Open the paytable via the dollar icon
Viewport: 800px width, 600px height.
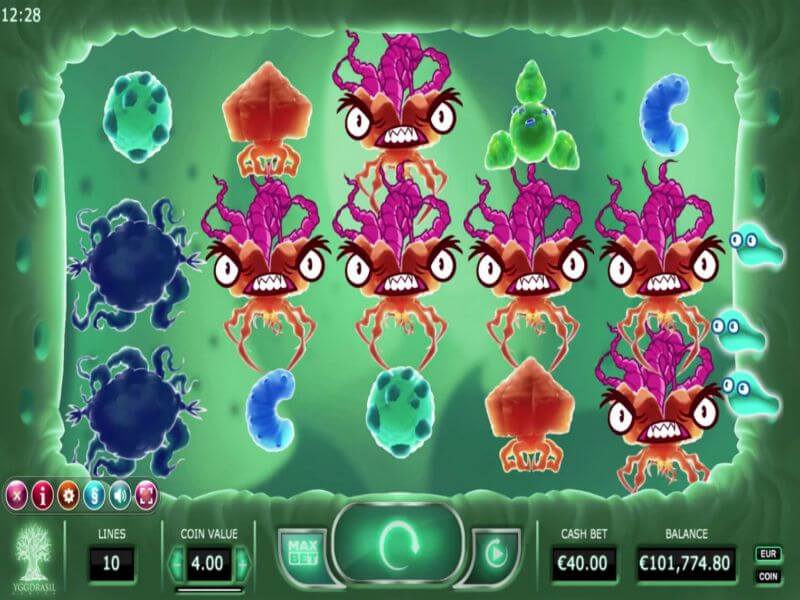coord(94,493)
